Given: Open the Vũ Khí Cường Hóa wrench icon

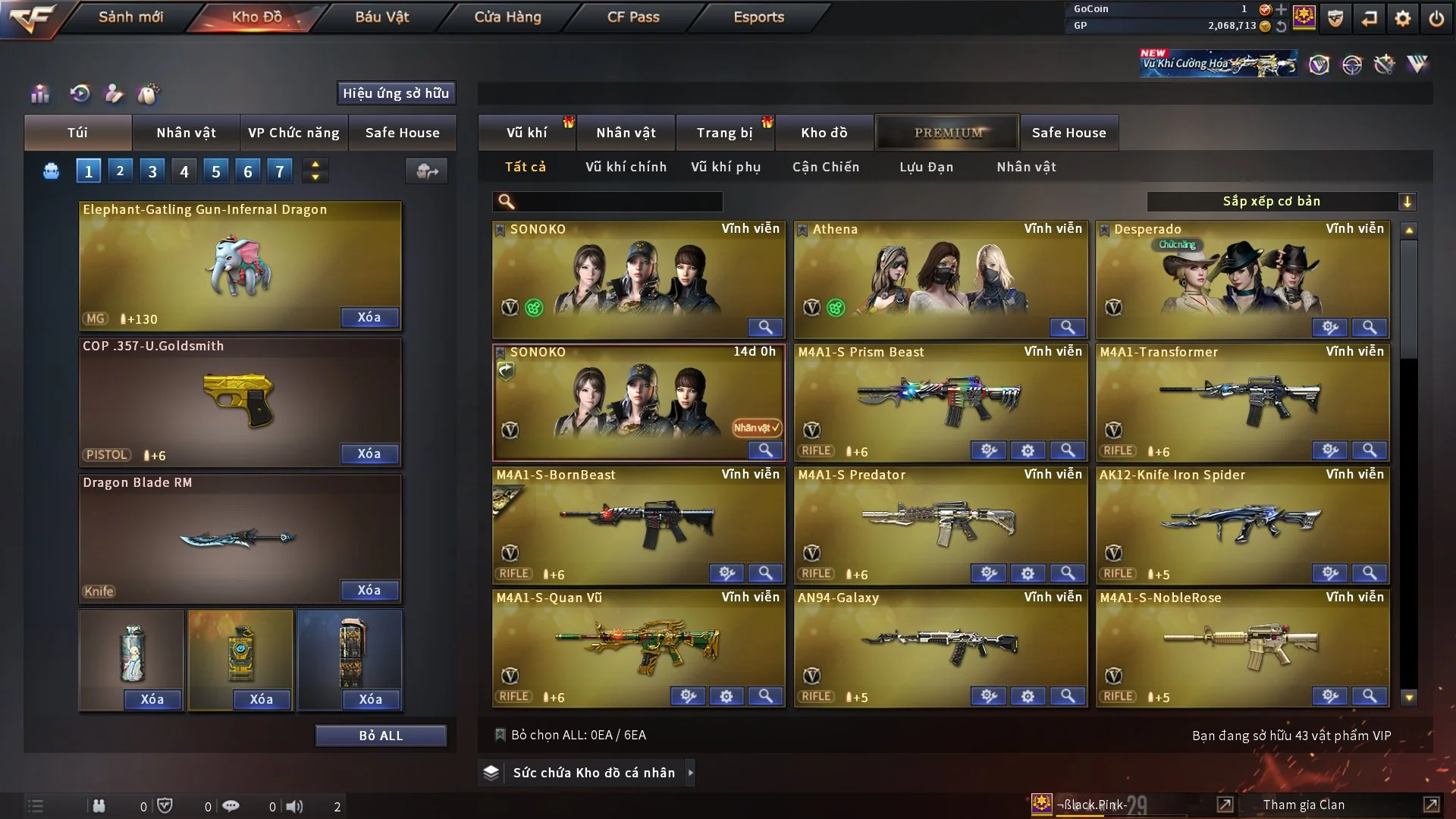Looking at the screenshot, I should tap(1385, 64).
